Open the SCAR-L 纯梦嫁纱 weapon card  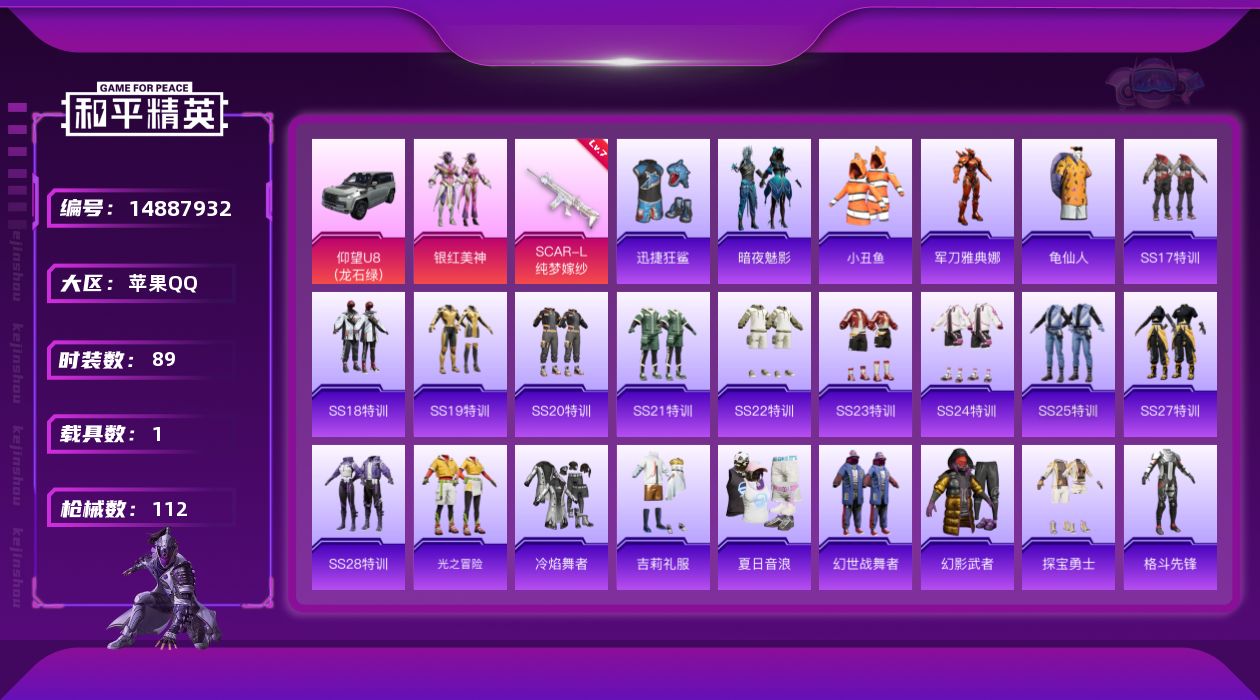click(561, 211)
